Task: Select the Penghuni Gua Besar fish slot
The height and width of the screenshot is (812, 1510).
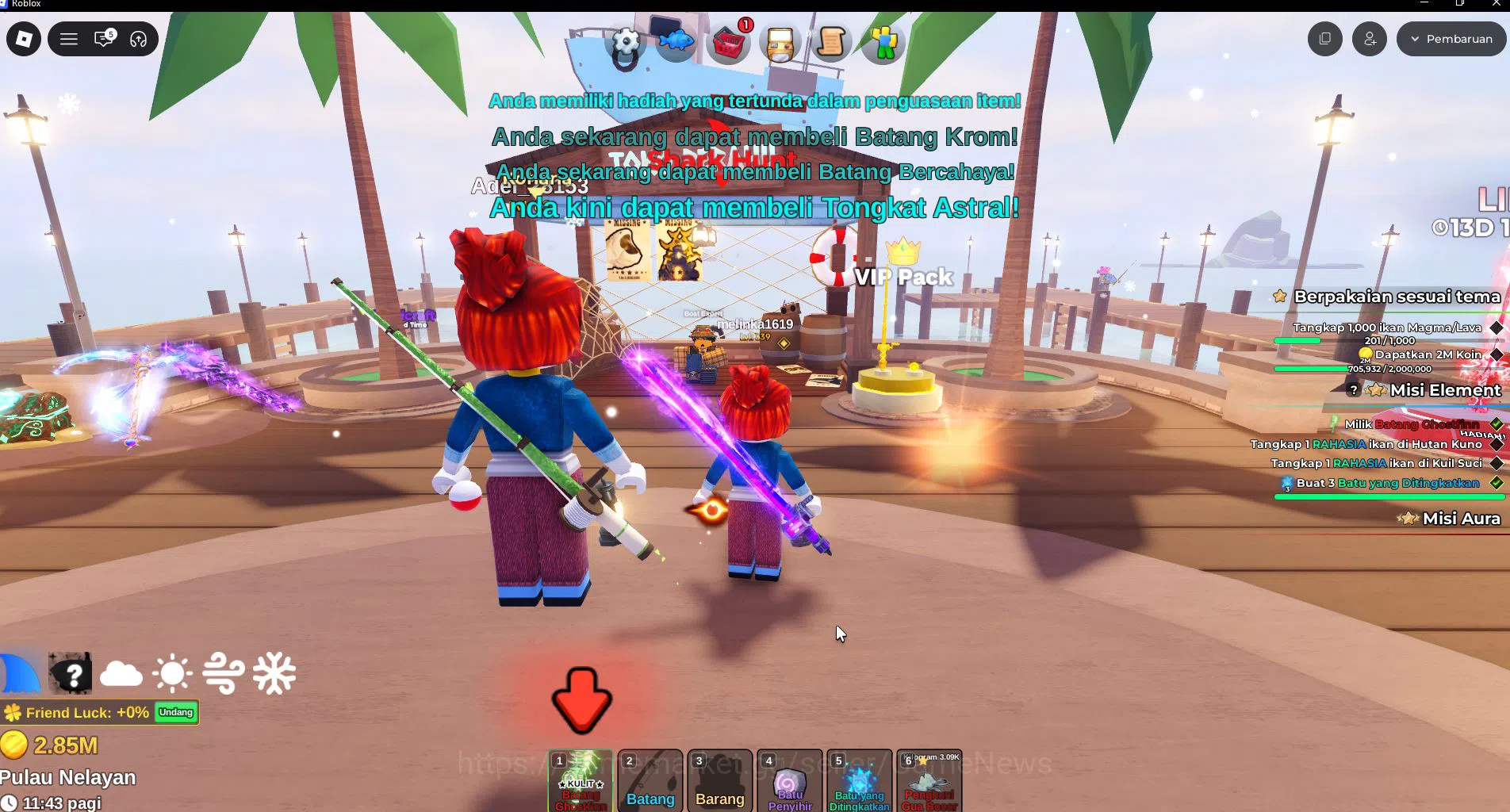Action: coord(929,781)
